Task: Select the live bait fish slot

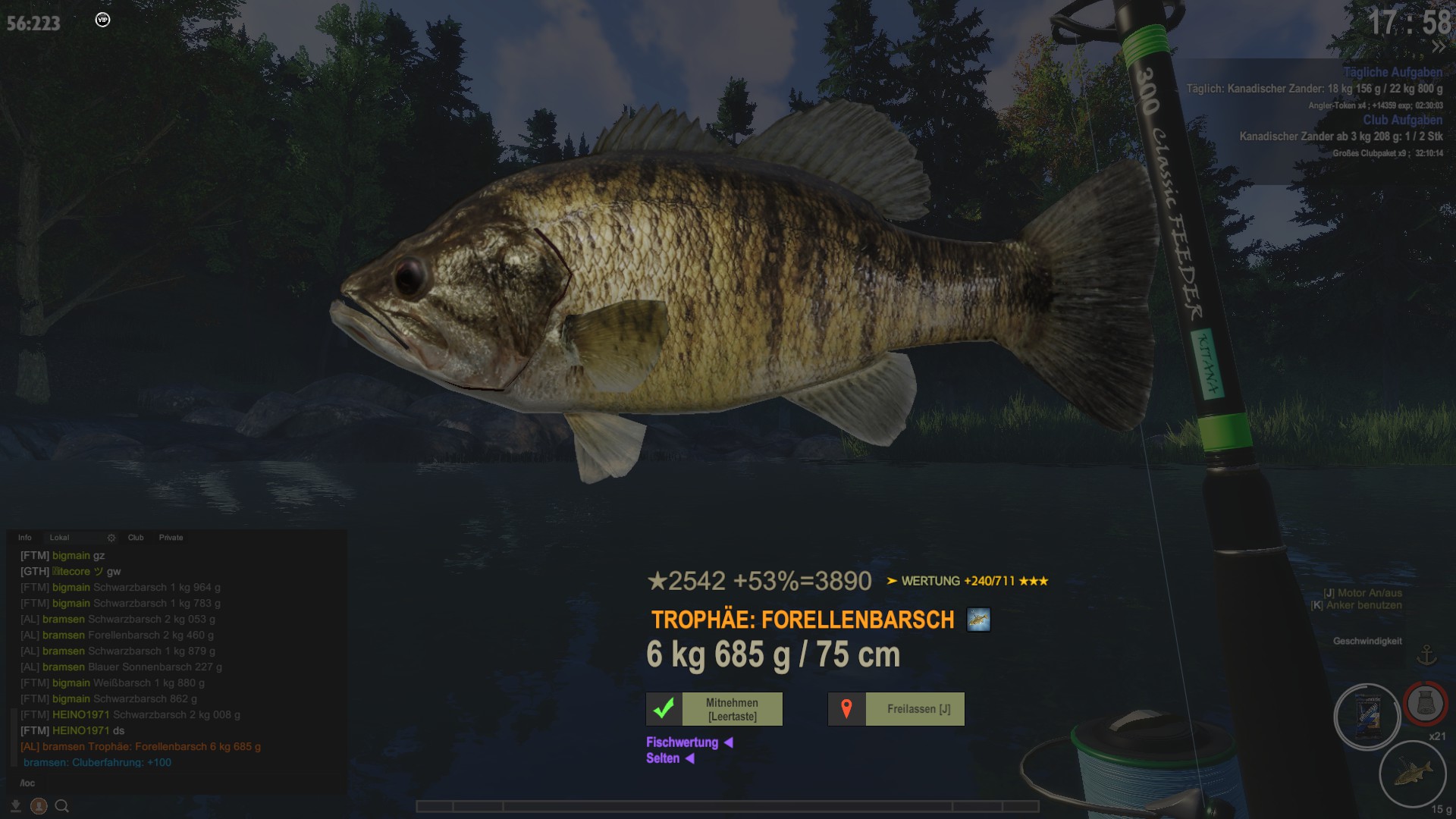Action: coord(1413,775)
